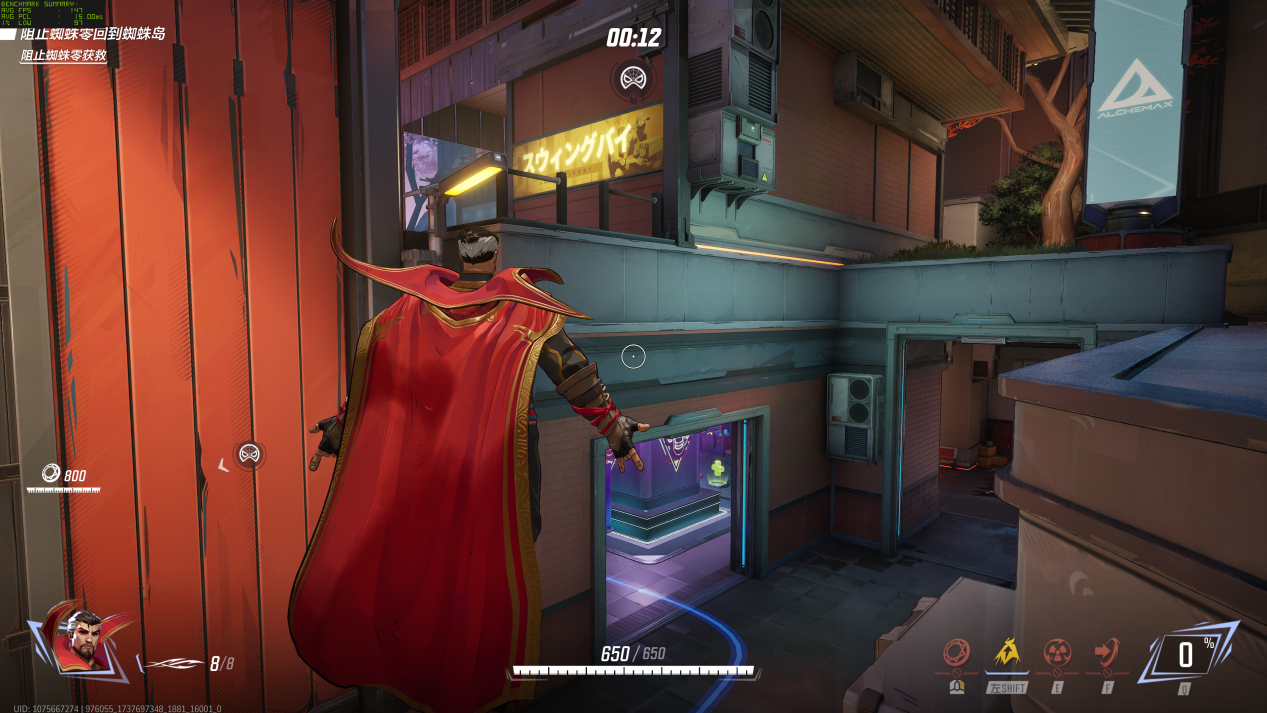Select the 阻止蜘蛛零获救 sub-objective

(x=64, y=56)
